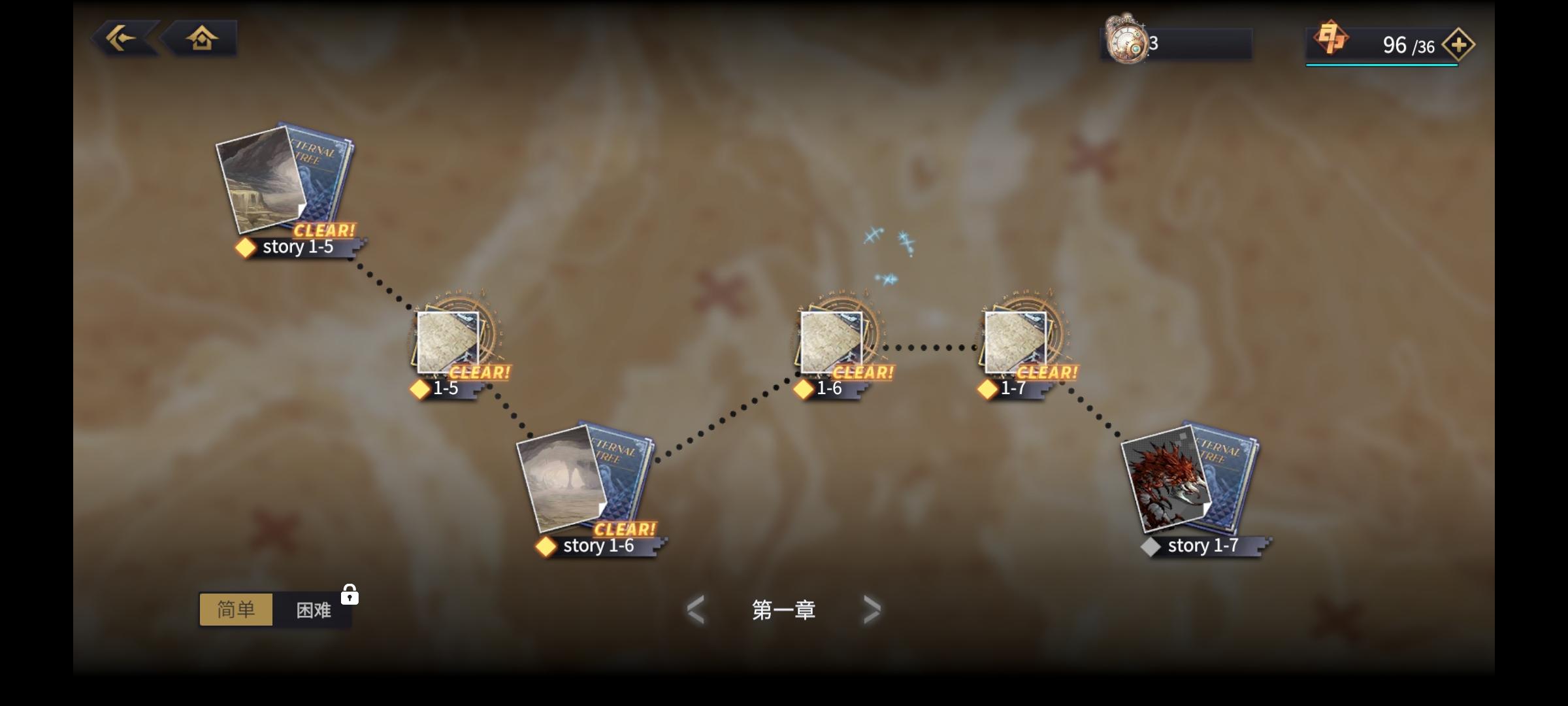The height and width of the screenshot is (706, 1568).
Task: Click the gray diamond next to story 1-7
Action: pyautogui.click(x=1151, y=546)
